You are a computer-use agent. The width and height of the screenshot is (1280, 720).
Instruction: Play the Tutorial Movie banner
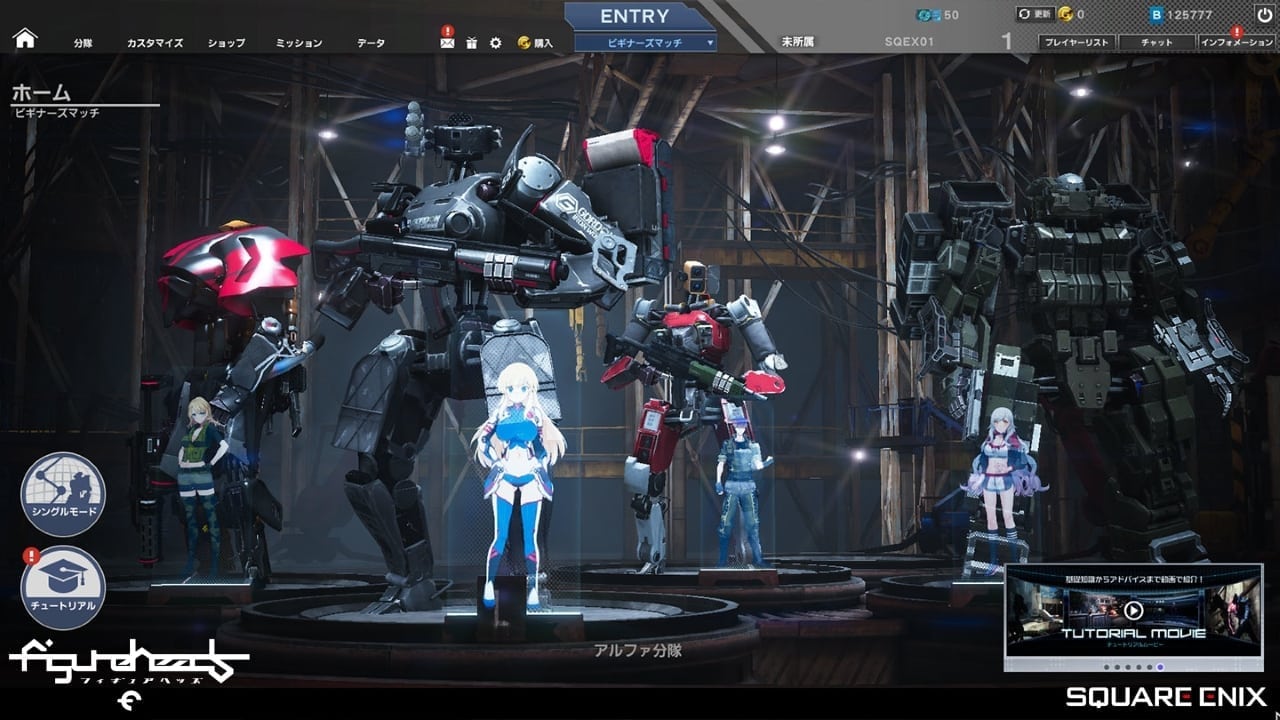(1133, 611)
